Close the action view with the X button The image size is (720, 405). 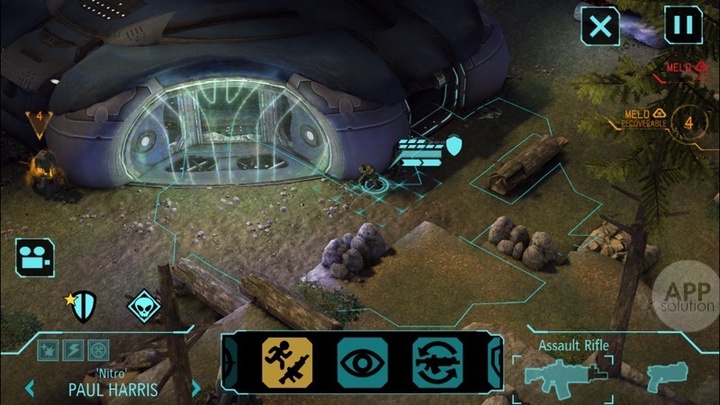click(x=600, y=26)
